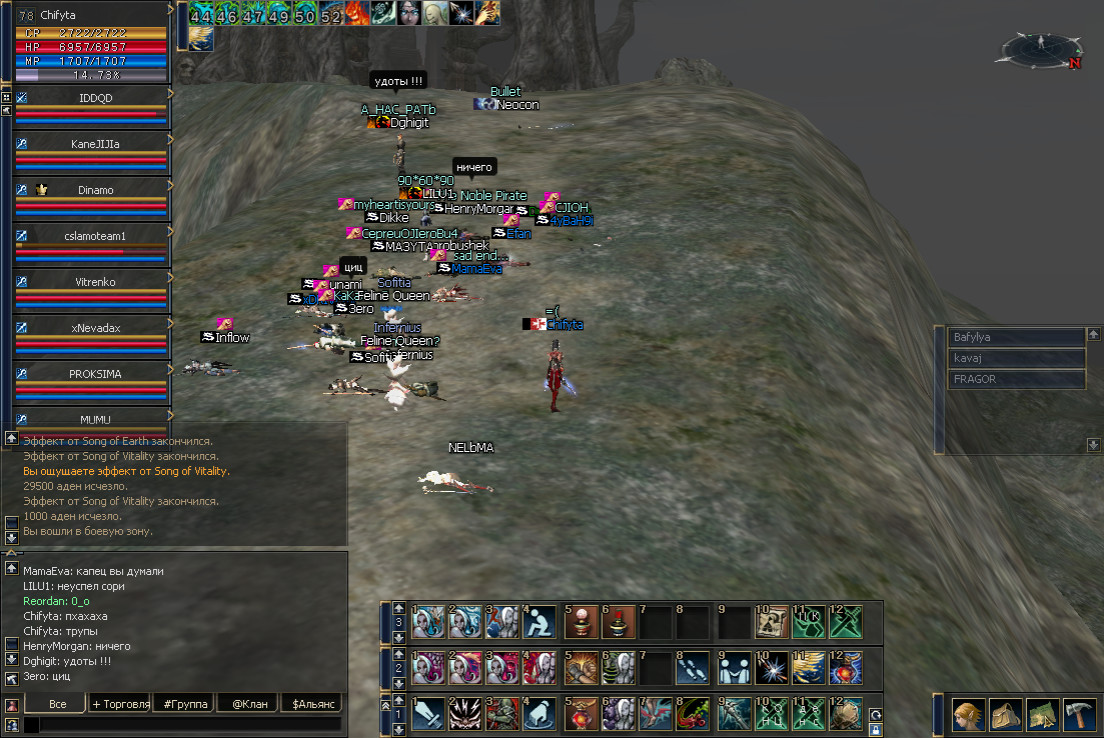The image size is (1104, 738).
Task: Open the inventory bag icon
Action: [1005, 714]
